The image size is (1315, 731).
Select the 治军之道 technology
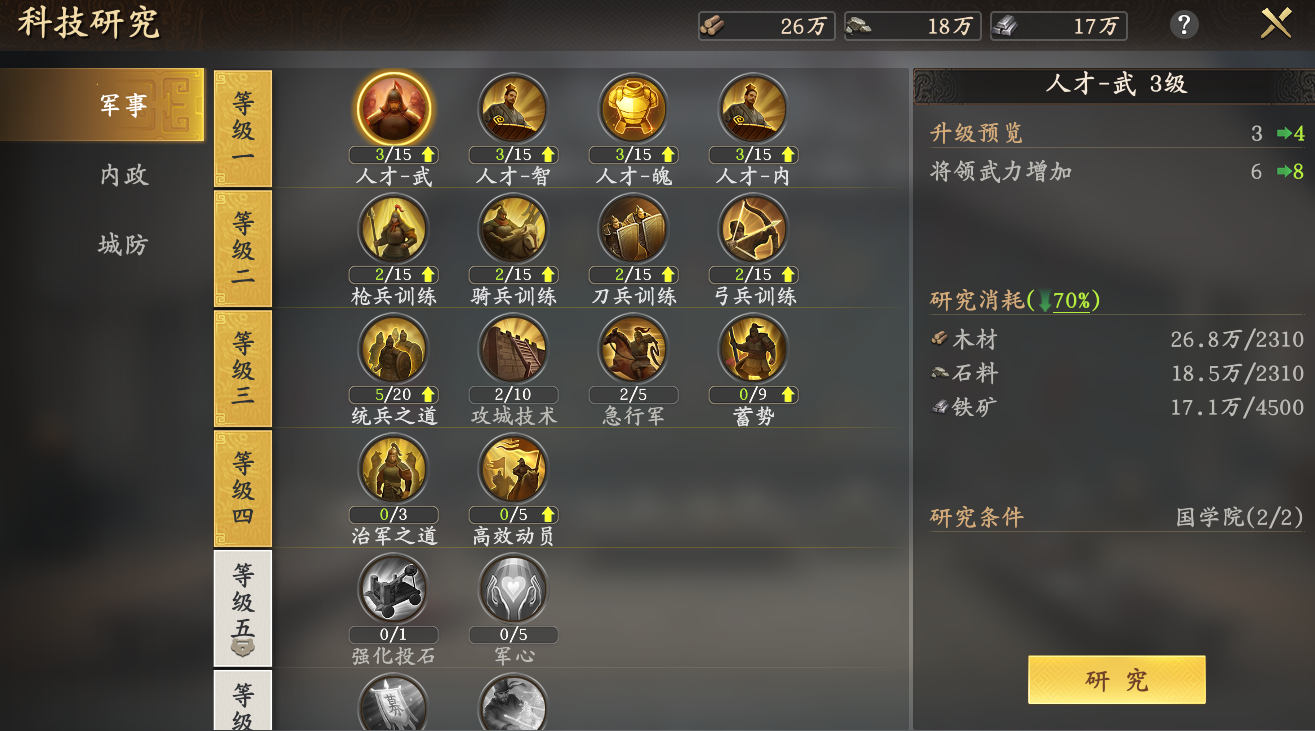click(x=393, y=468)
